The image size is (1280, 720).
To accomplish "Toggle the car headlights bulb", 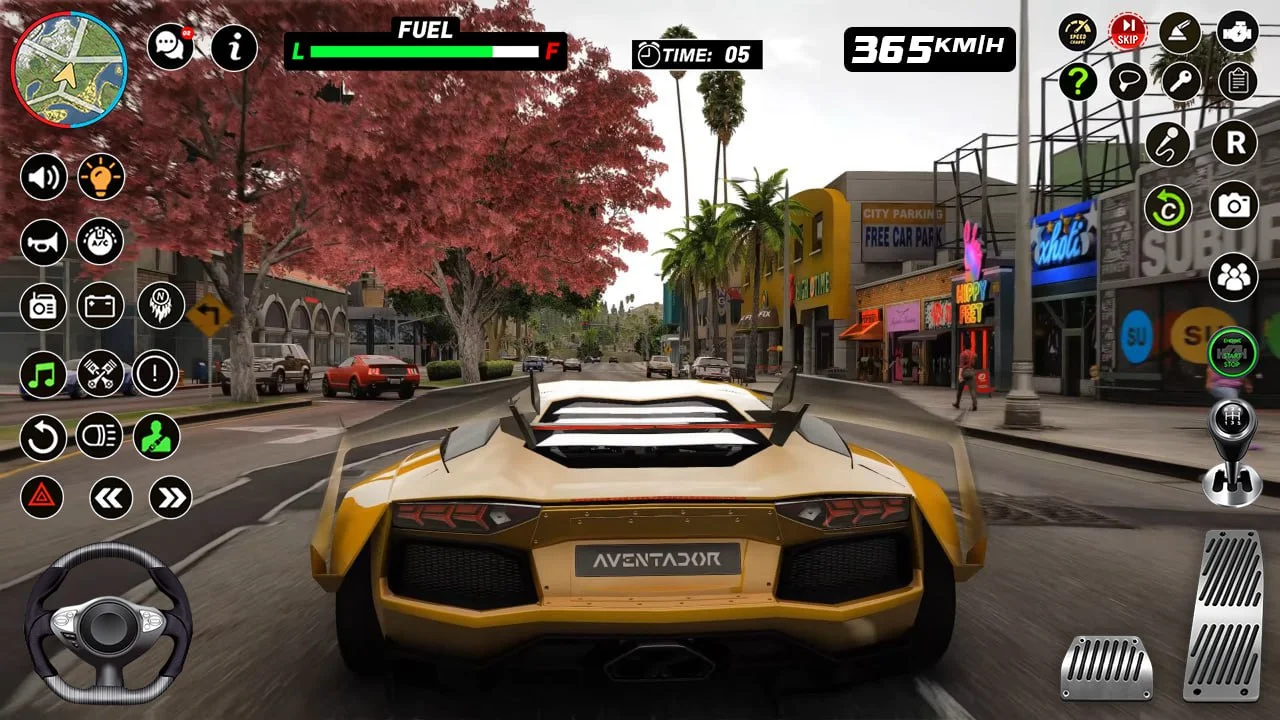I will (101, 178).
